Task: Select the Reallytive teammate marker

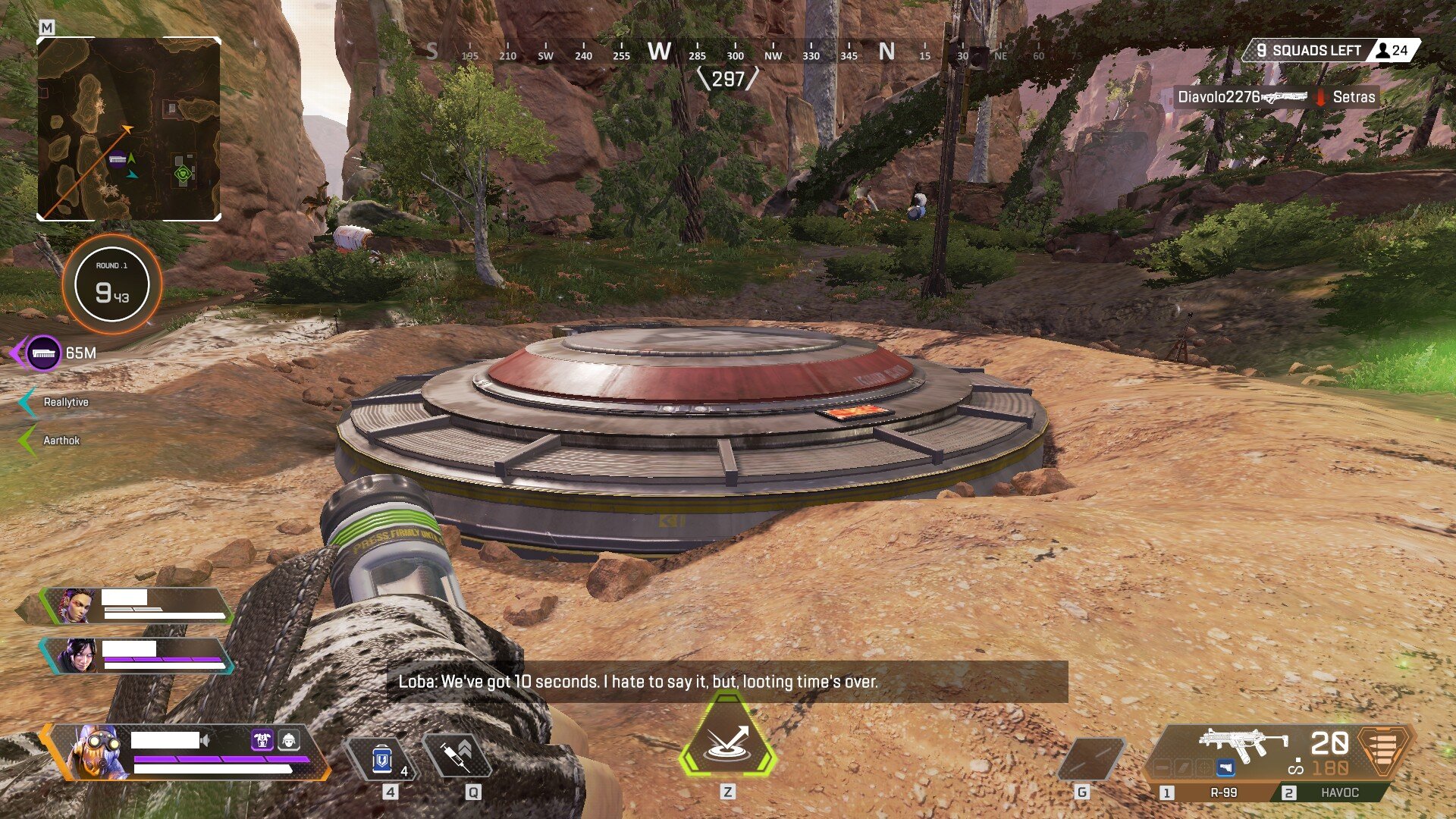Action: pyautogui.click(x=65, y=402)
